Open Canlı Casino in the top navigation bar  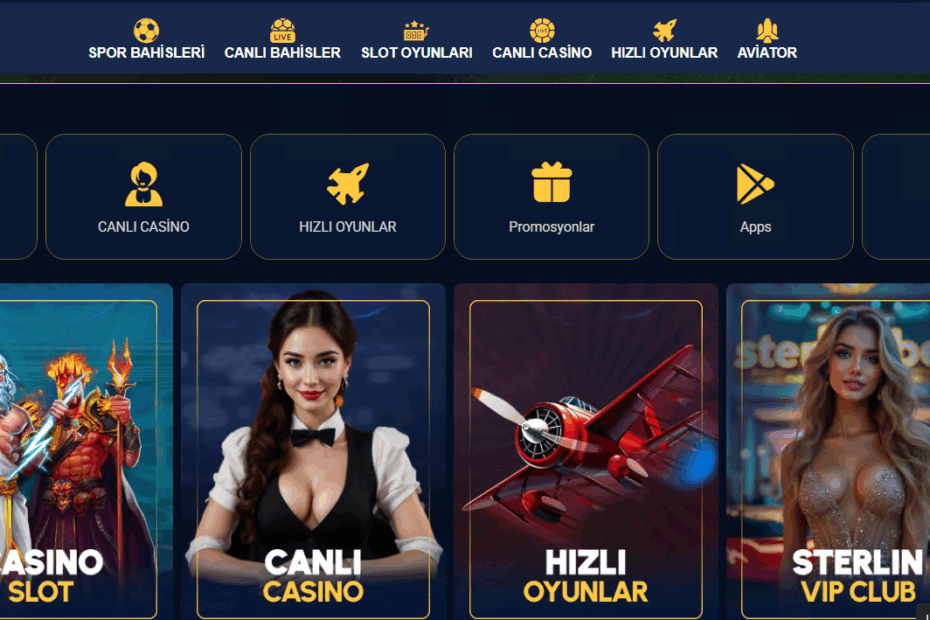click(x=542, y=41)
